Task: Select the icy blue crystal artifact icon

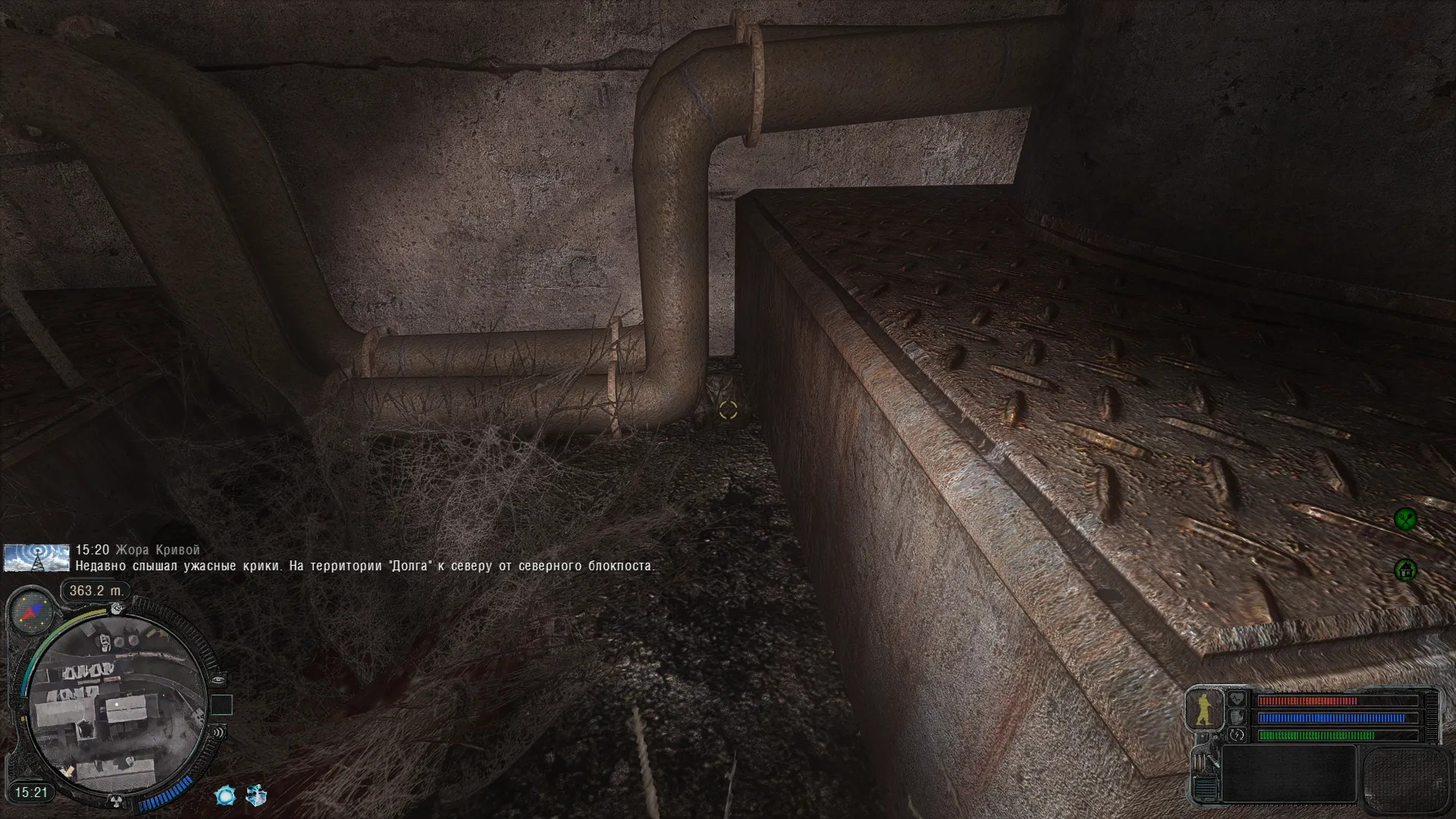Action: tap(256, 795)
